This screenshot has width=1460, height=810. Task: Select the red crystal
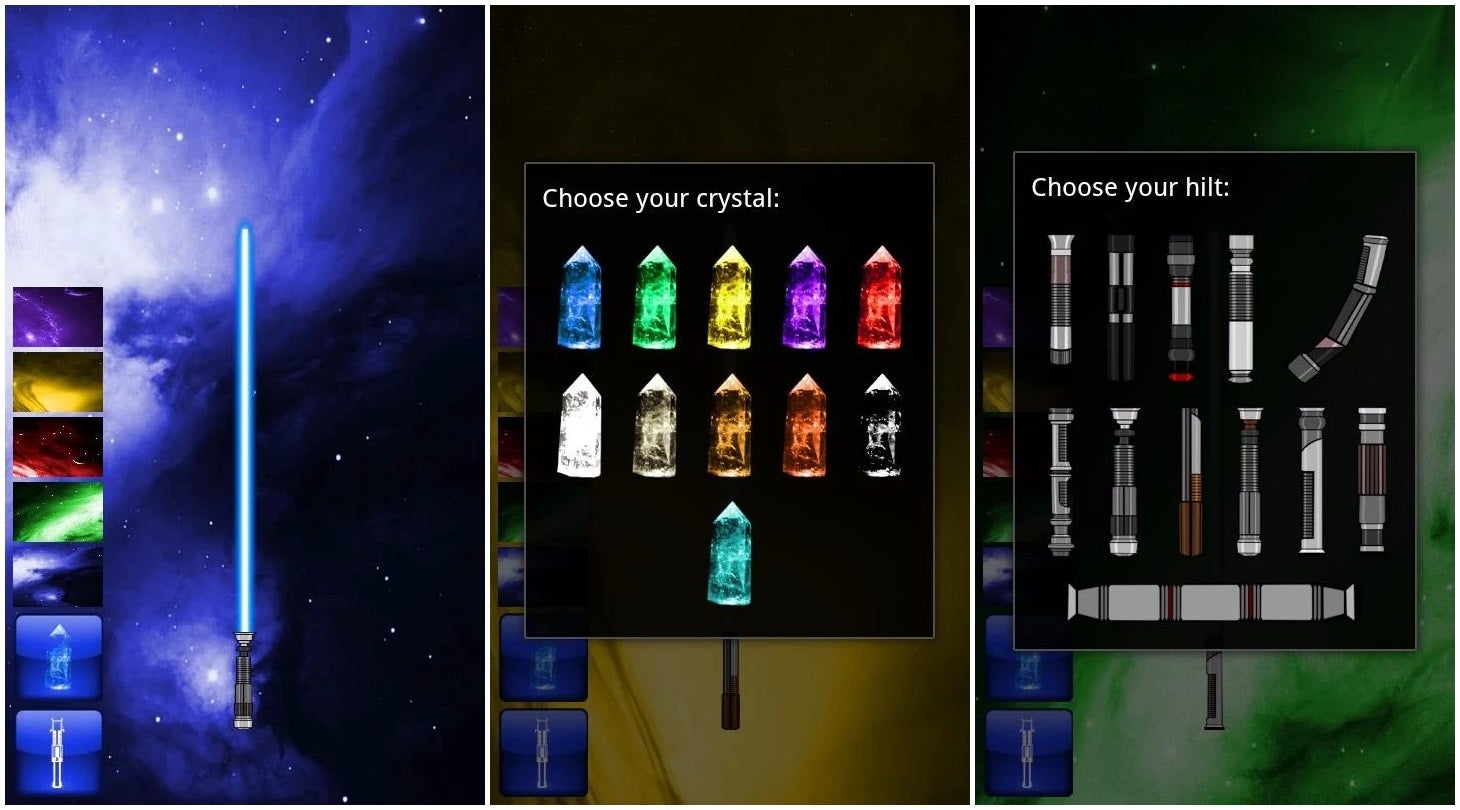880,298
